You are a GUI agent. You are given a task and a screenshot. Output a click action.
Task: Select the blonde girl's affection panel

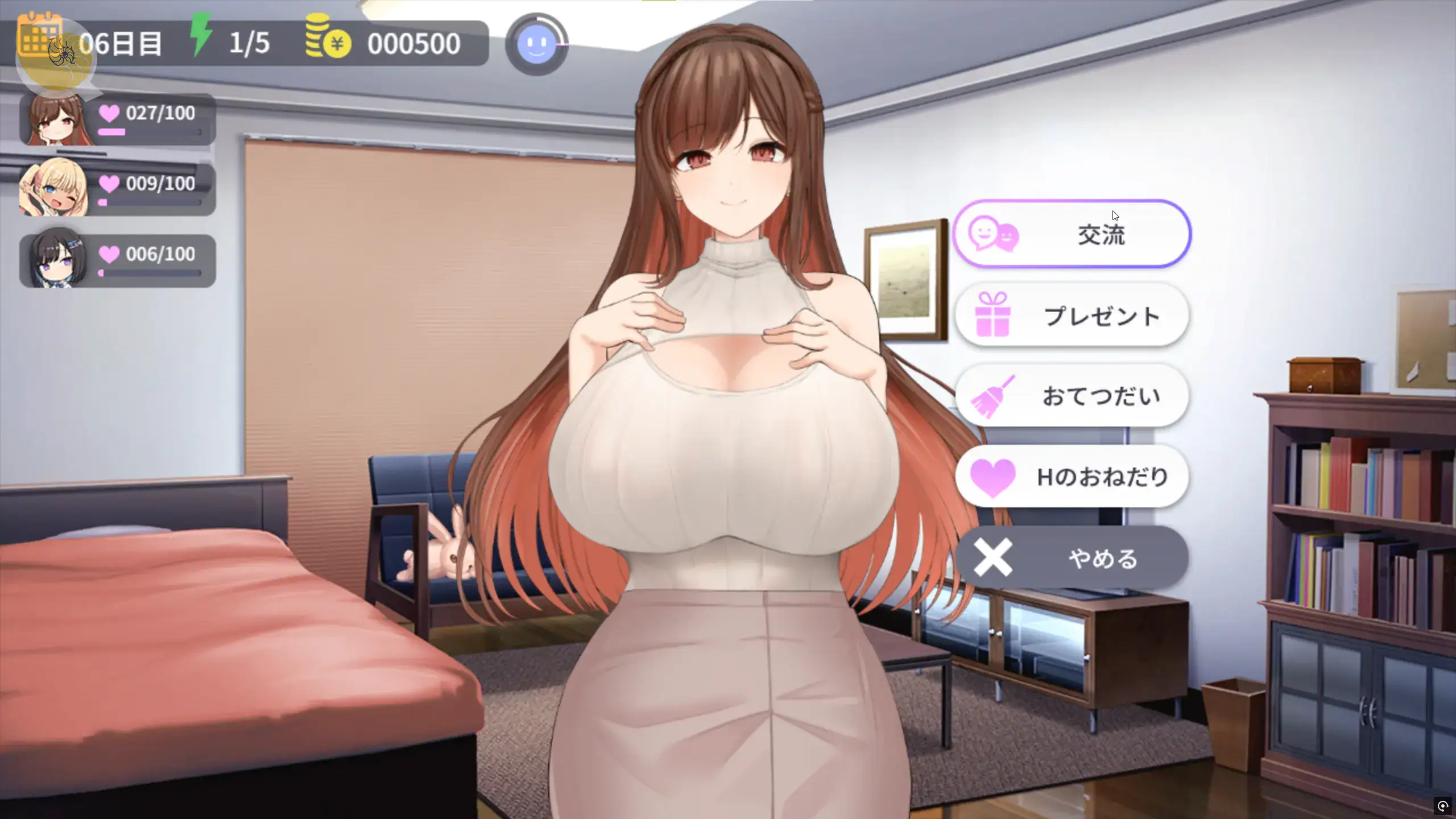tap(118, 189)
